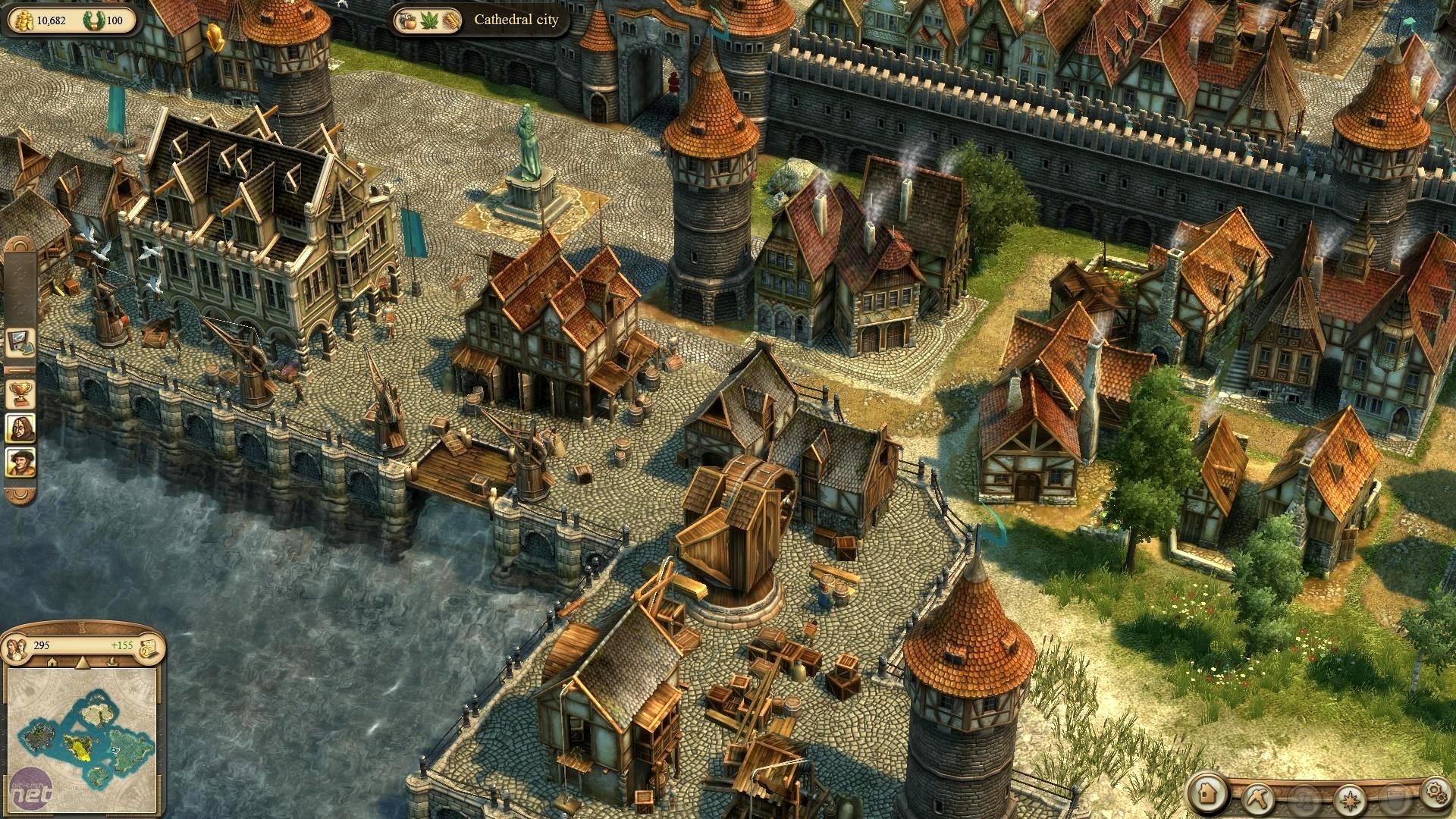This screenshot has height=819, width=1456.
Task: Select the robed advisor portrait in the sidebar
Action: pos(20,428)
